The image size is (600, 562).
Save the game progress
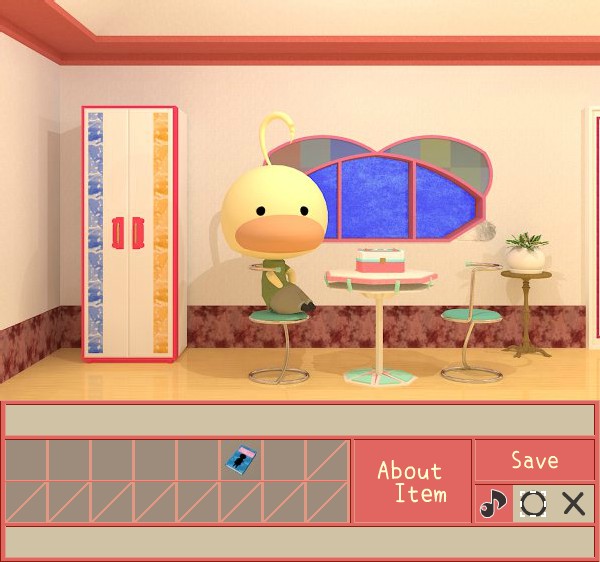point(534,460)
